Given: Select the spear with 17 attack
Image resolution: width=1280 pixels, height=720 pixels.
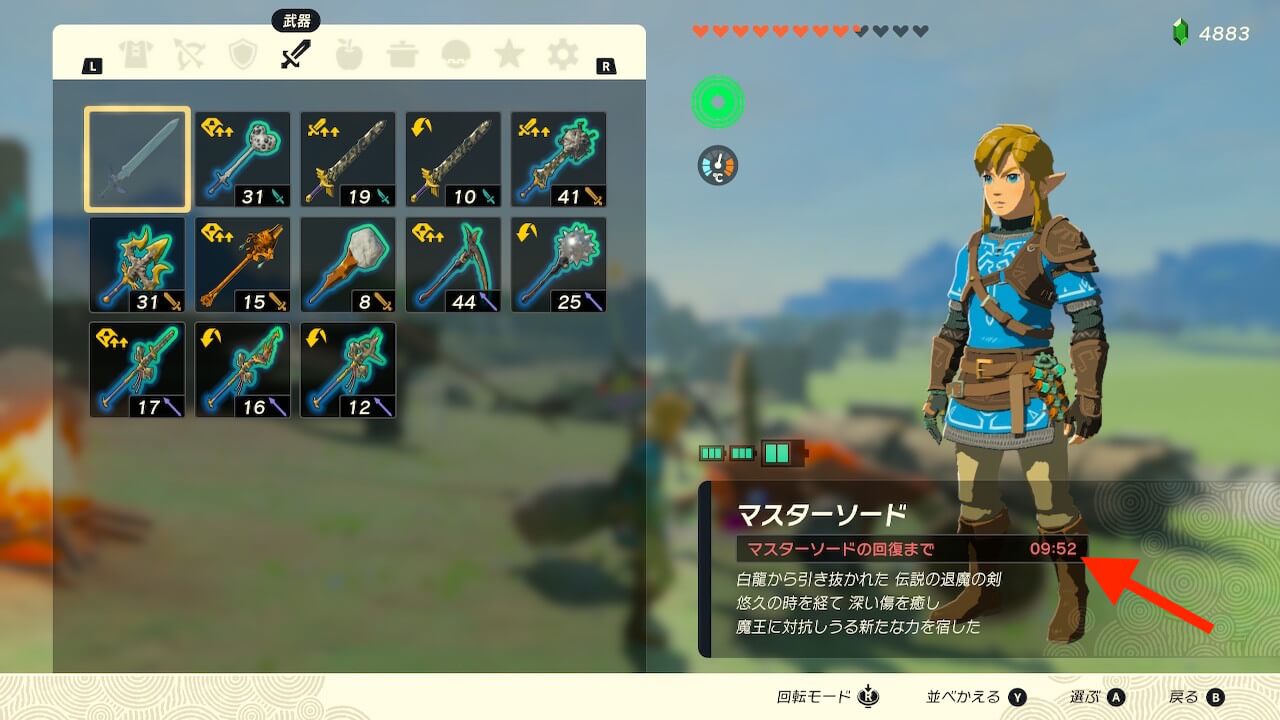Looking at the screenshot, I should 137,370.
